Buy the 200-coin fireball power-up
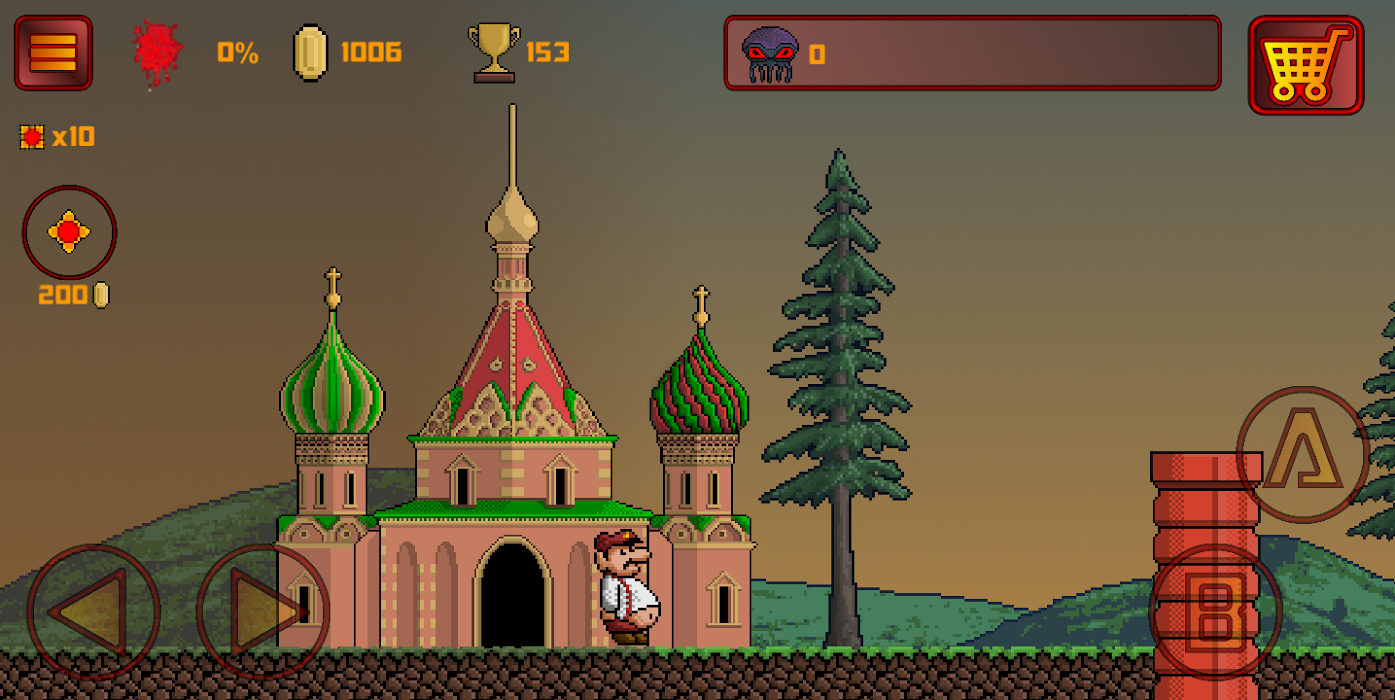The image size is (1395, 700). pyautogui.click(x=69, y=233)
